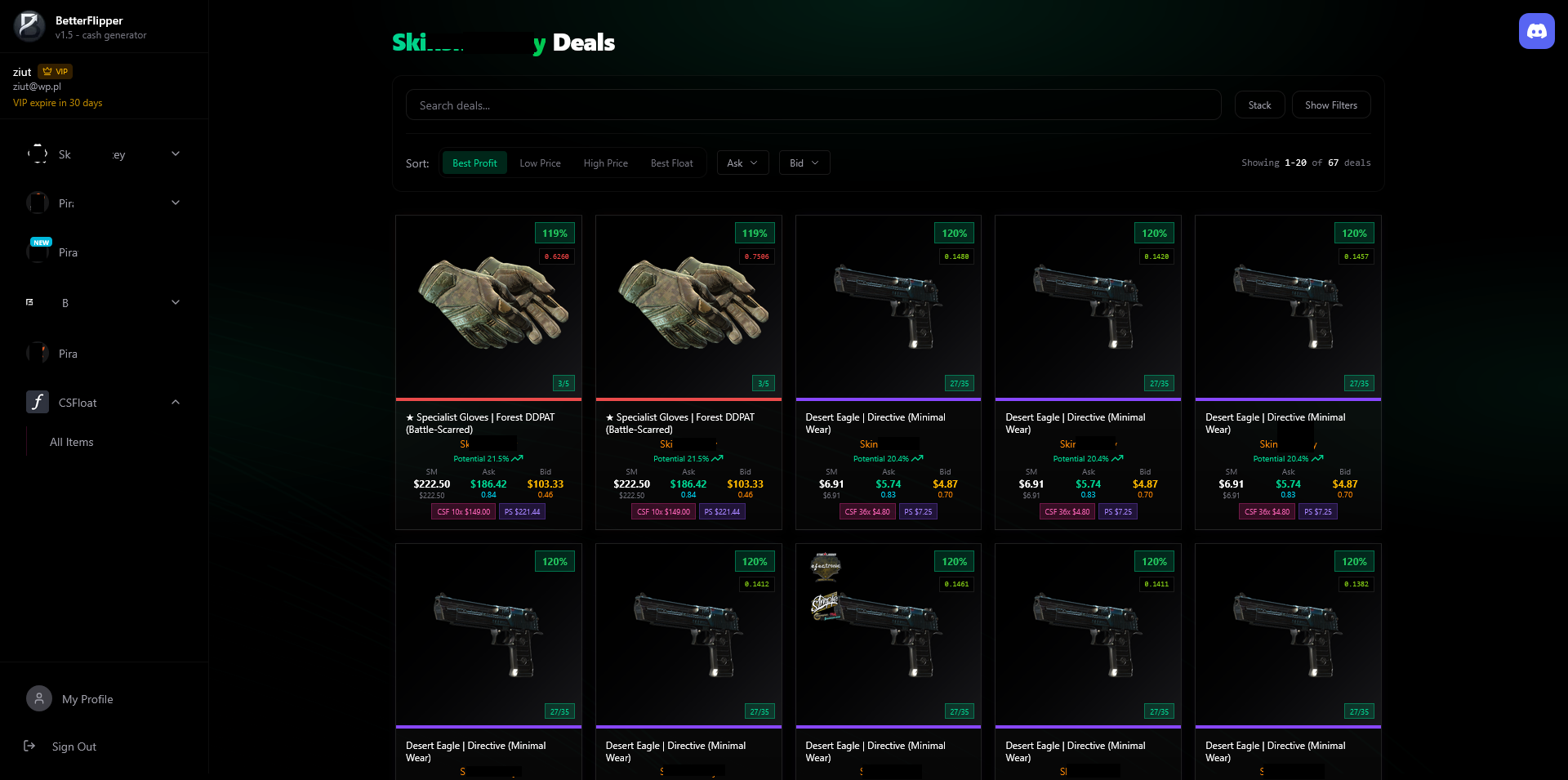Sort deals by High Price
This screenshot has width=1568, height=780.
coord(605,163)
